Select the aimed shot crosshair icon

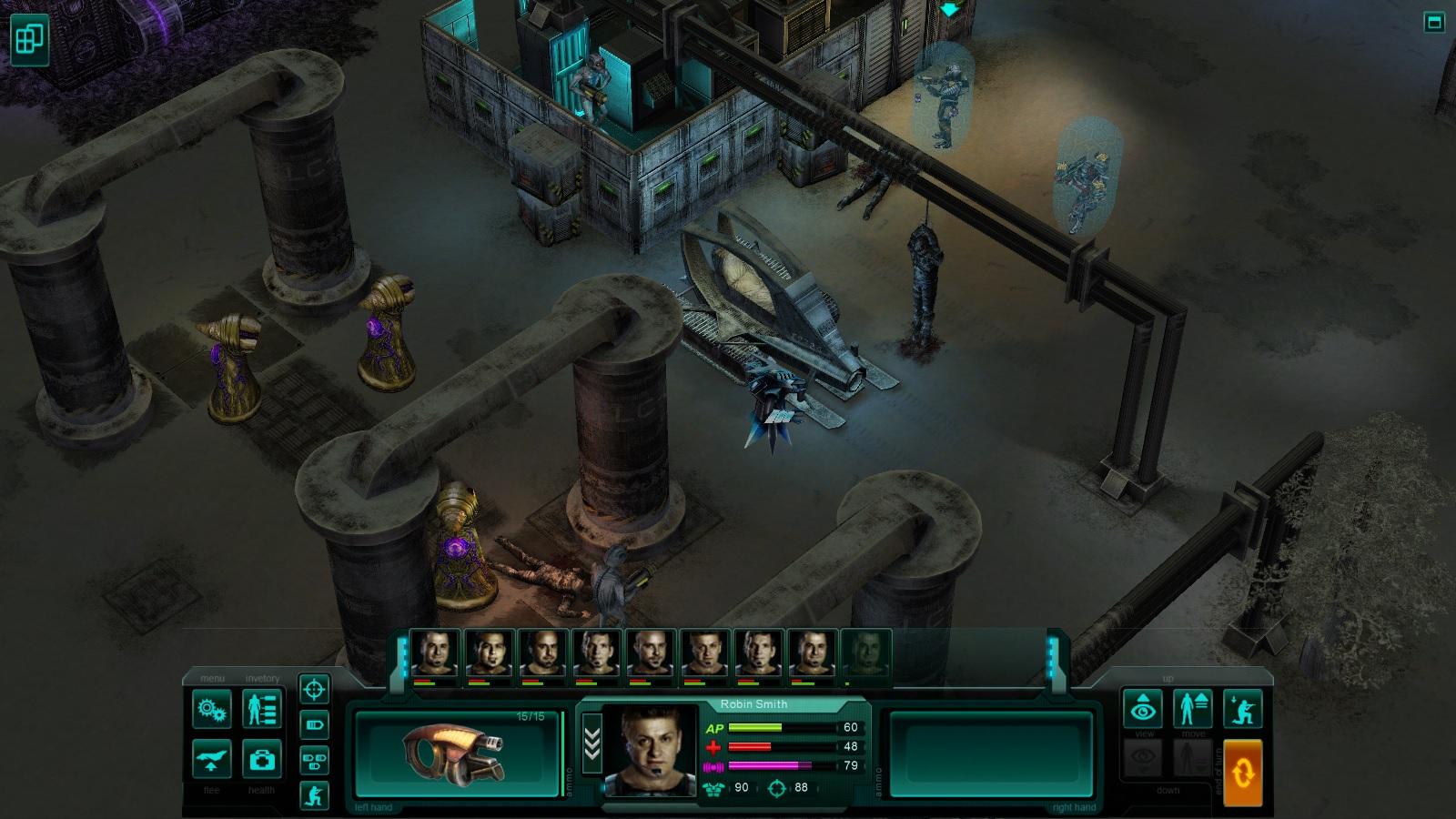tap(313, 688)
